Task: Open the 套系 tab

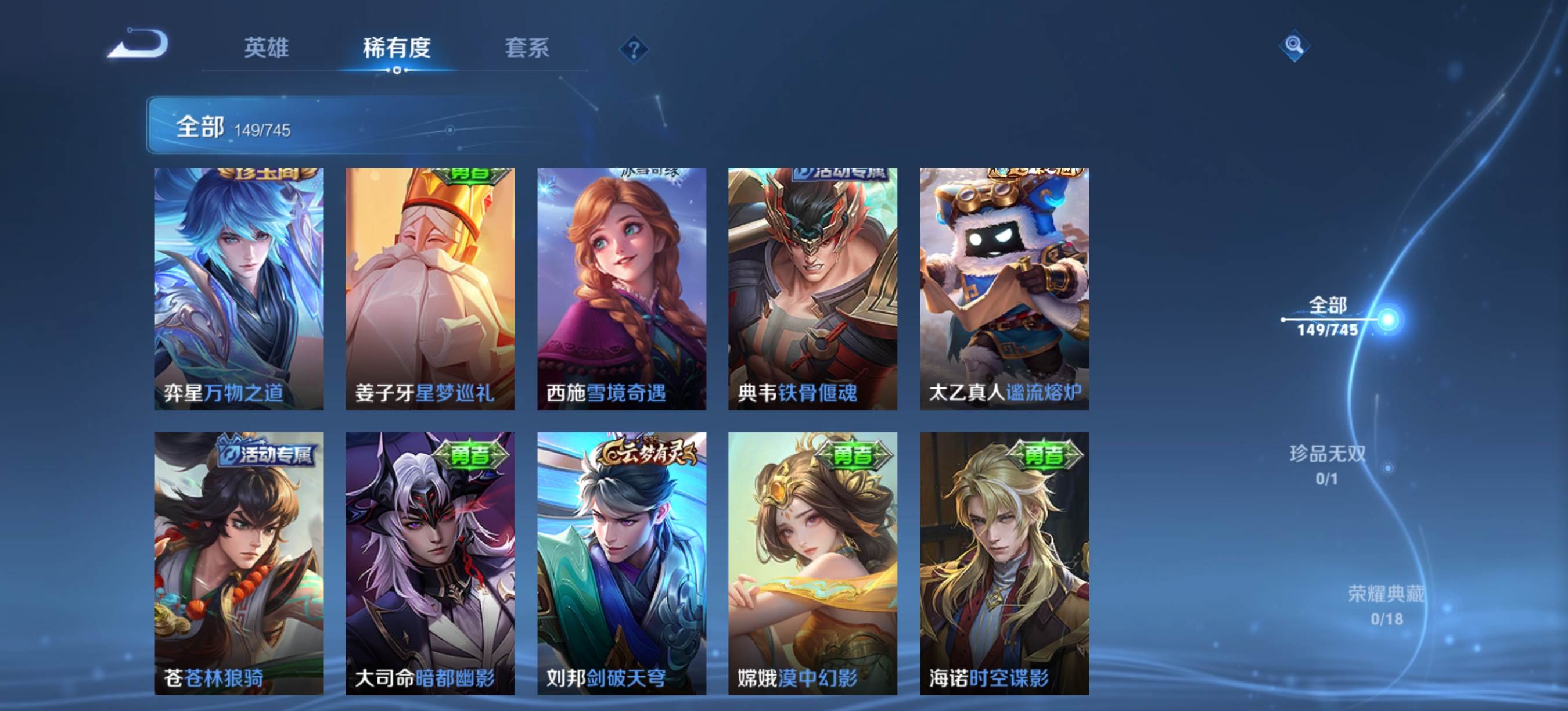Action: click(x=527, y=48)
